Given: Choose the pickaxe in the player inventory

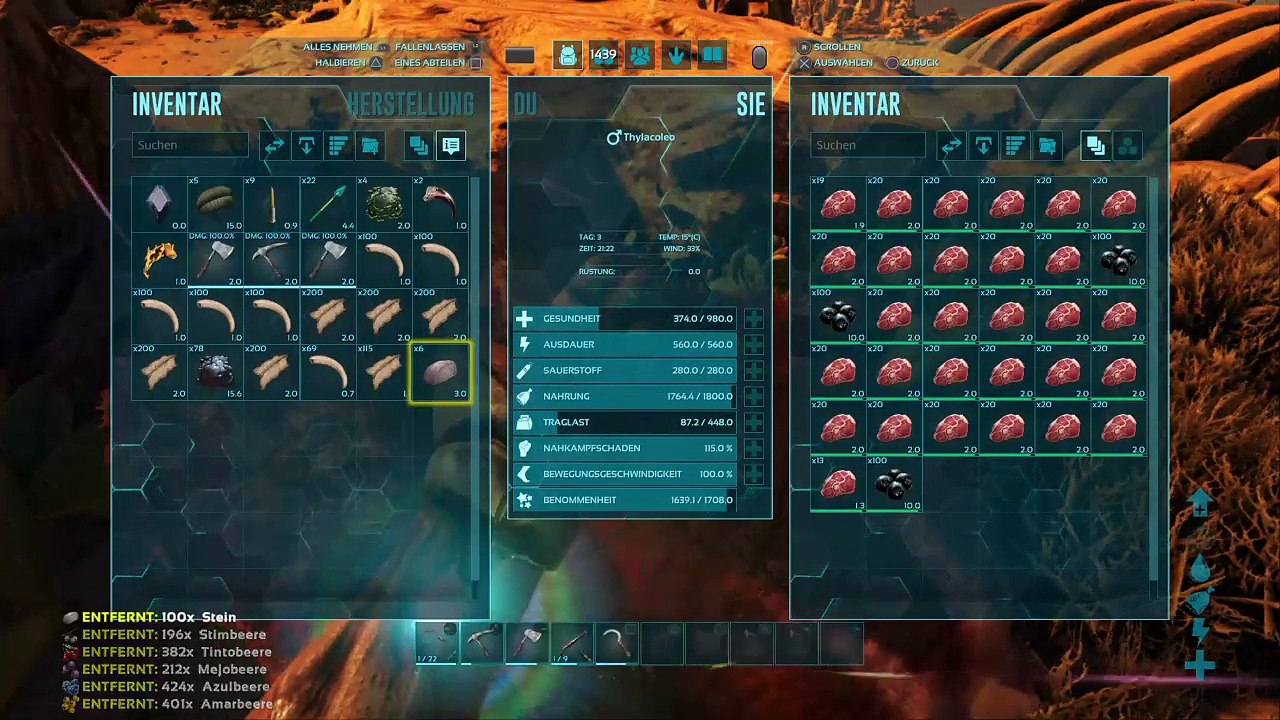Looking at the screenshot, I should click(272, 260).
